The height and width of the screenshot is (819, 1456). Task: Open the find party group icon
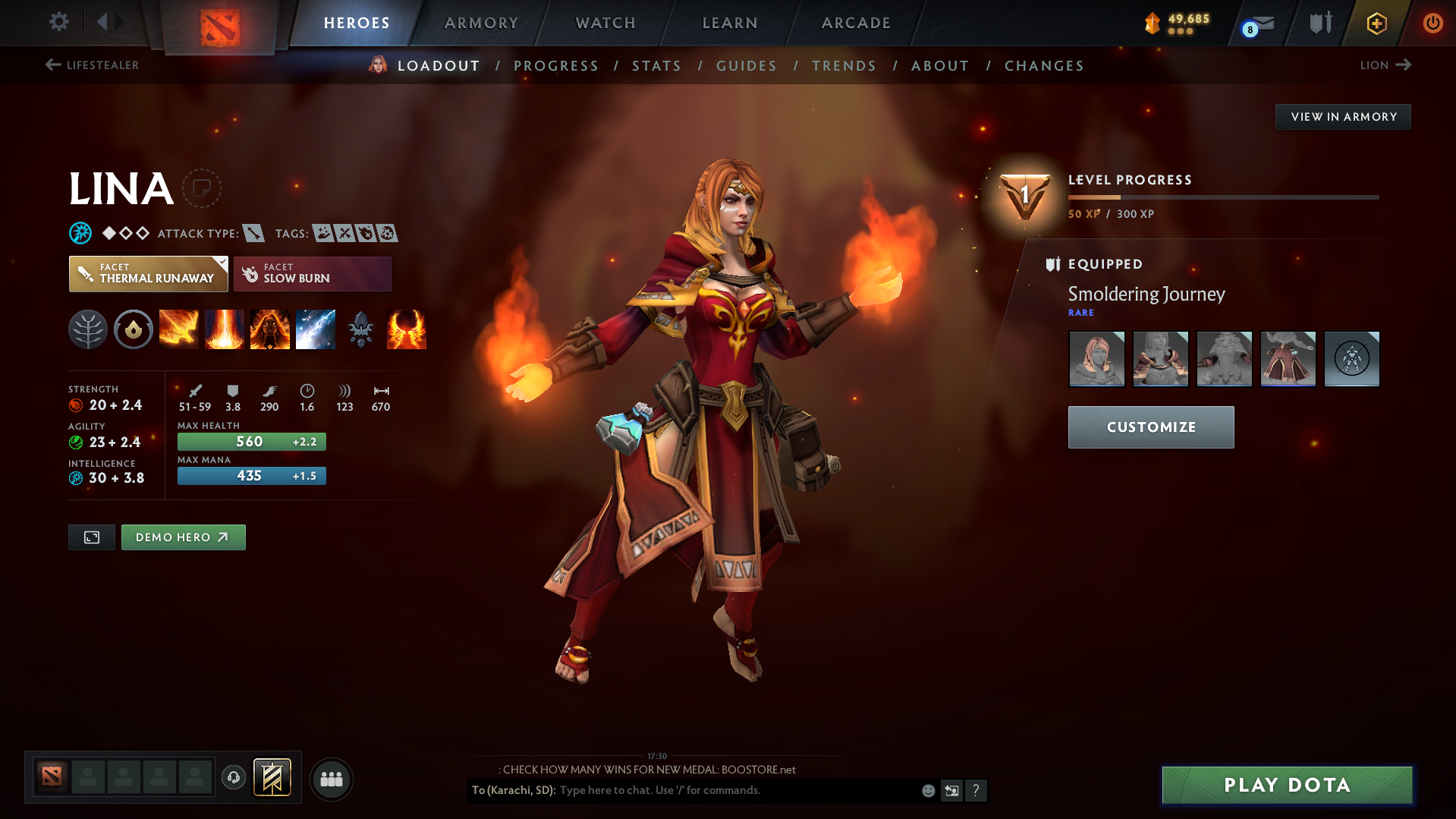(x=331, y=779)
